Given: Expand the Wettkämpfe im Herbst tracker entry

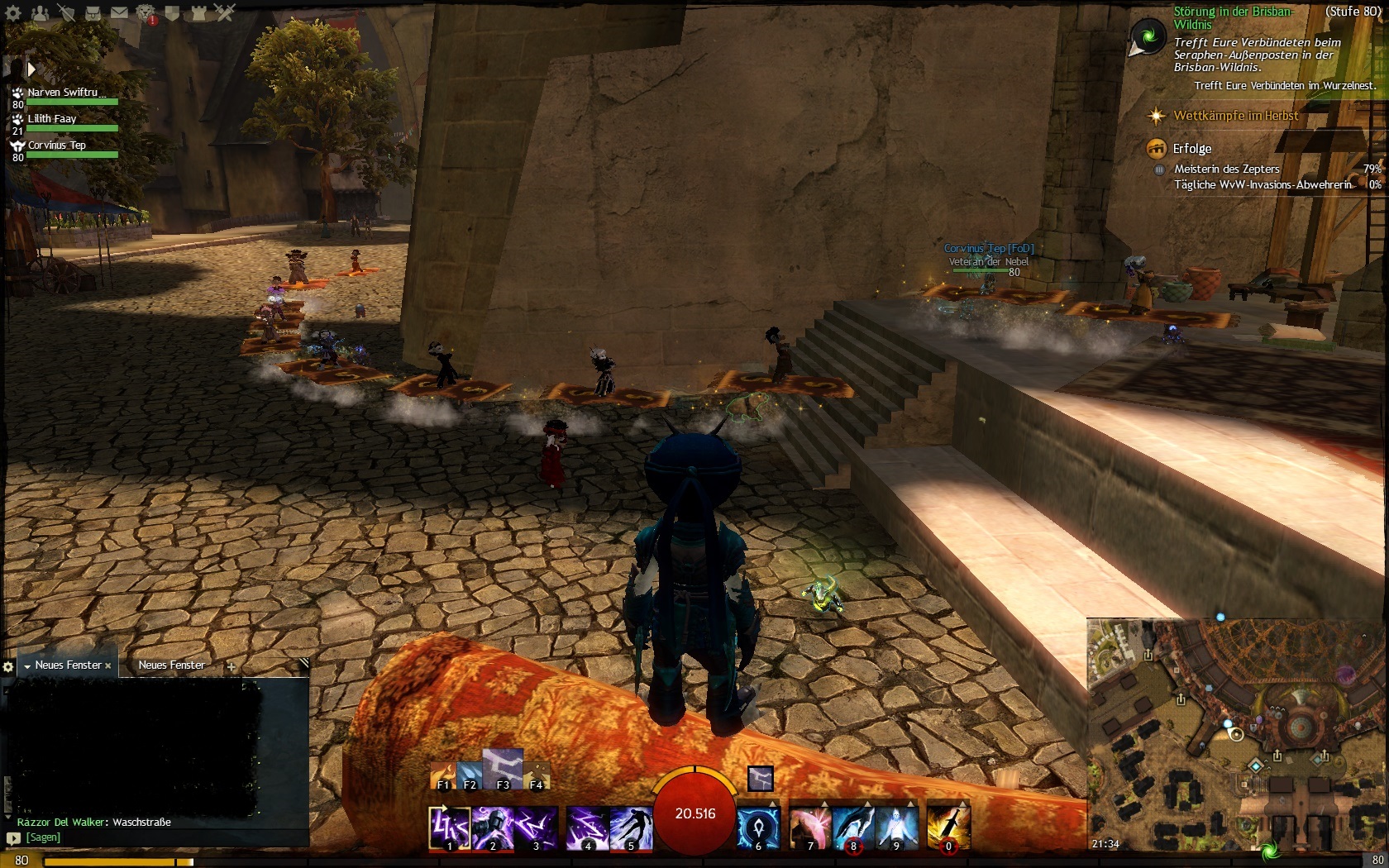Looking at the screenshot, I should coord(1235,116).
